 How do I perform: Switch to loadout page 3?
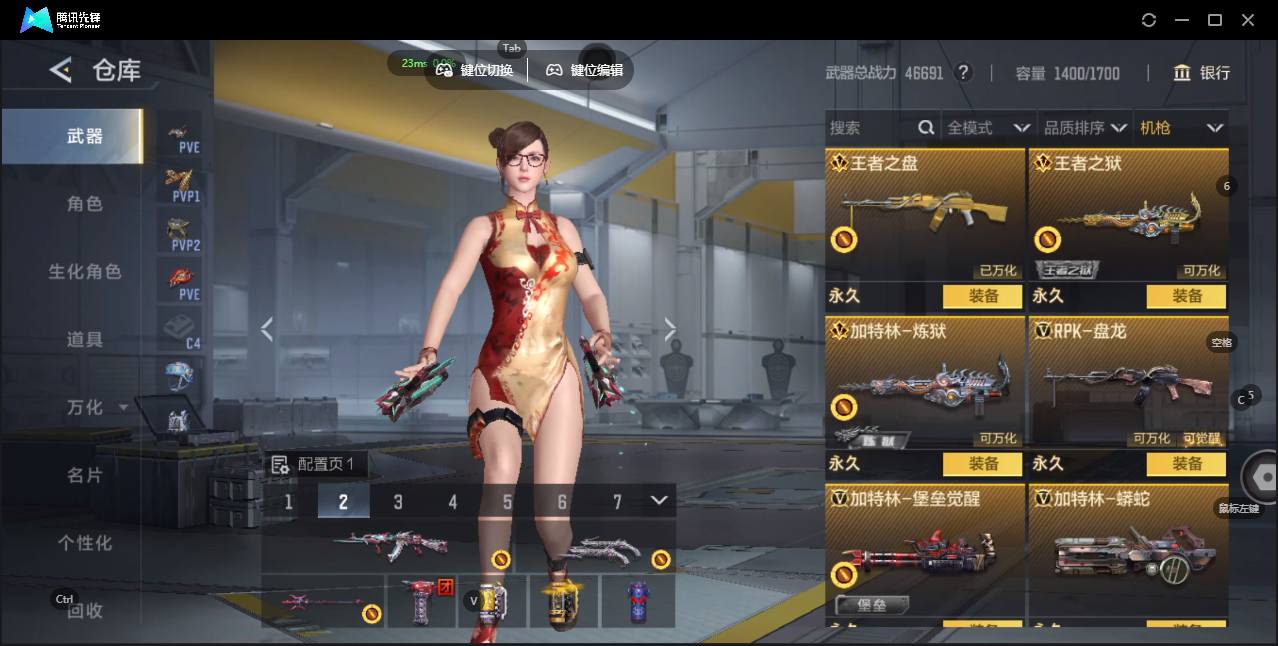pyautogui.click(x=398, y=501)
